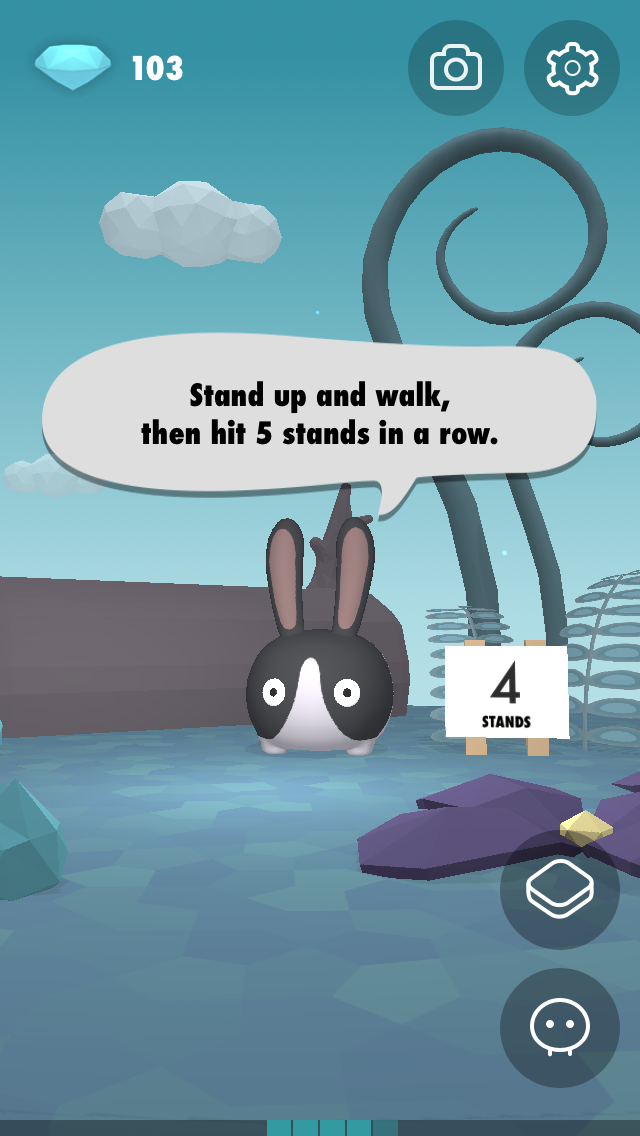Tap the stacked layers button
The image size is (640, 1136).
click(x=560, y=889)
